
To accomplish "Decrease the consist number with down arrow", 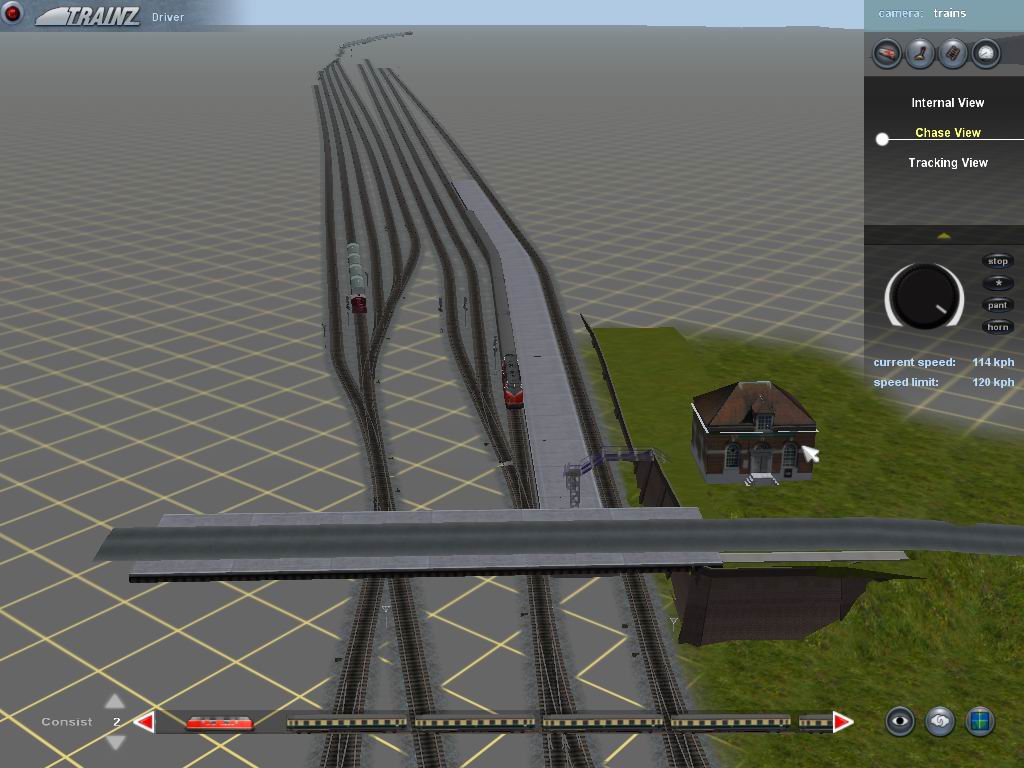I will tap(115, 742).
